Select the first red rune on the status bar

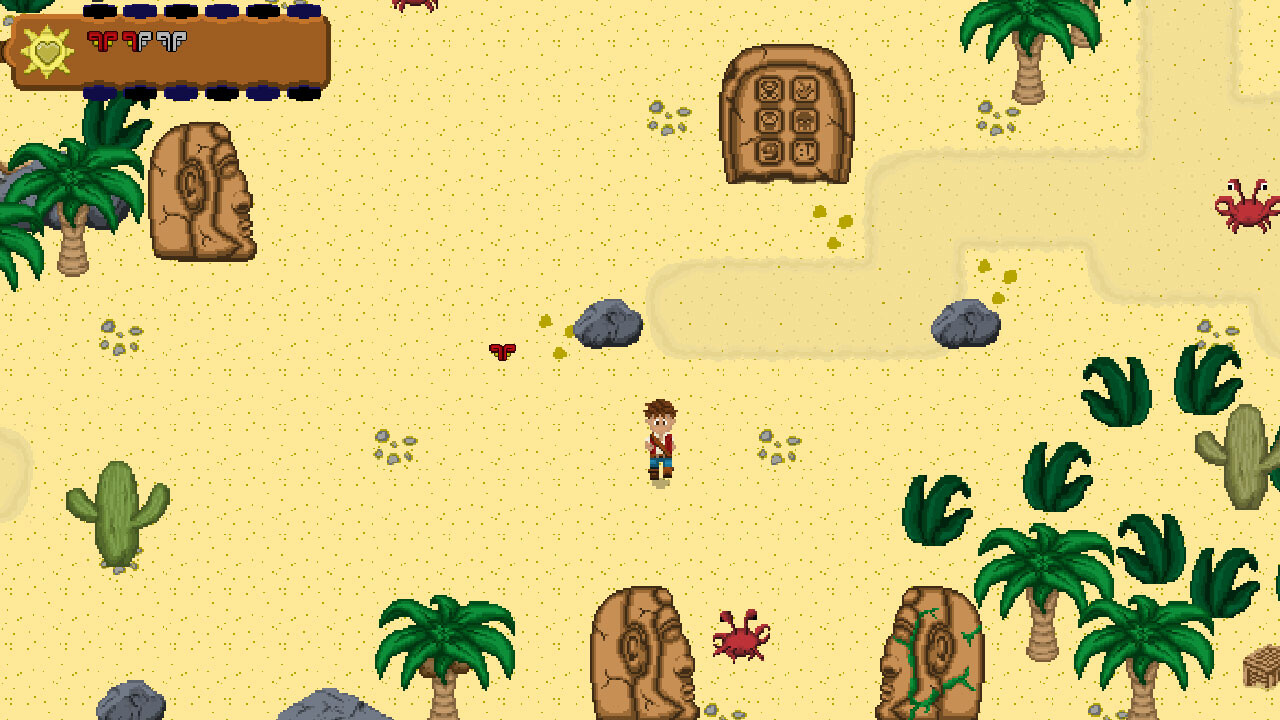click(x=101, y=40)
